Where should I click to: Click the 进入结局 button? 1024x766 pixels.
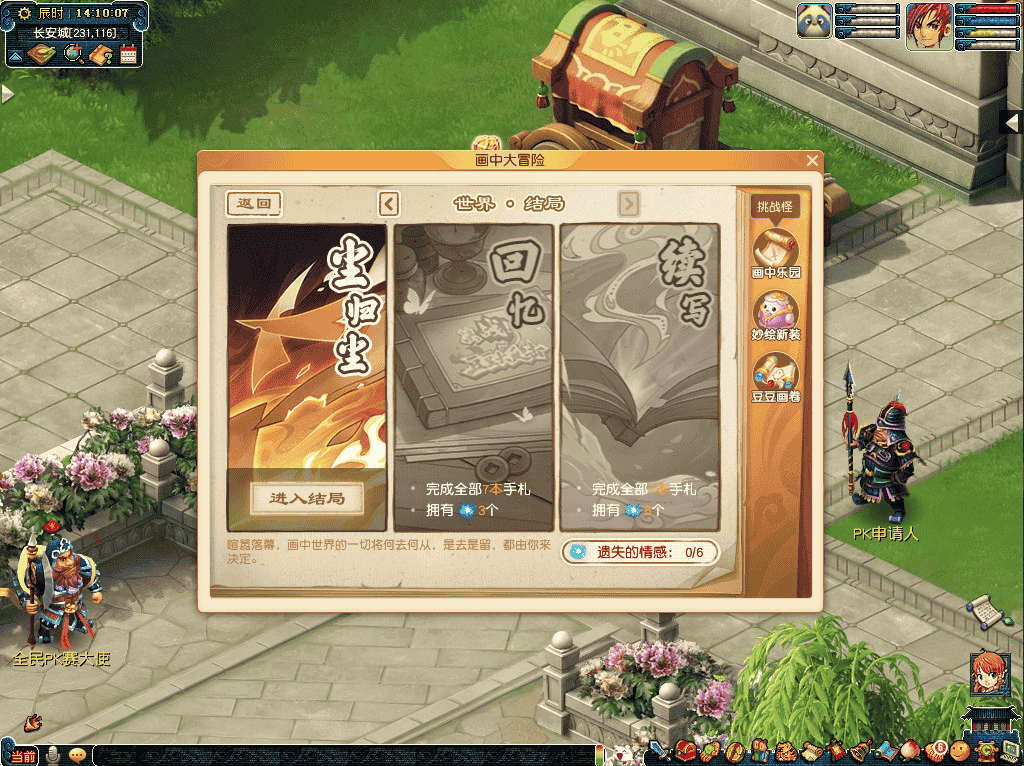[x=306, y=497]
